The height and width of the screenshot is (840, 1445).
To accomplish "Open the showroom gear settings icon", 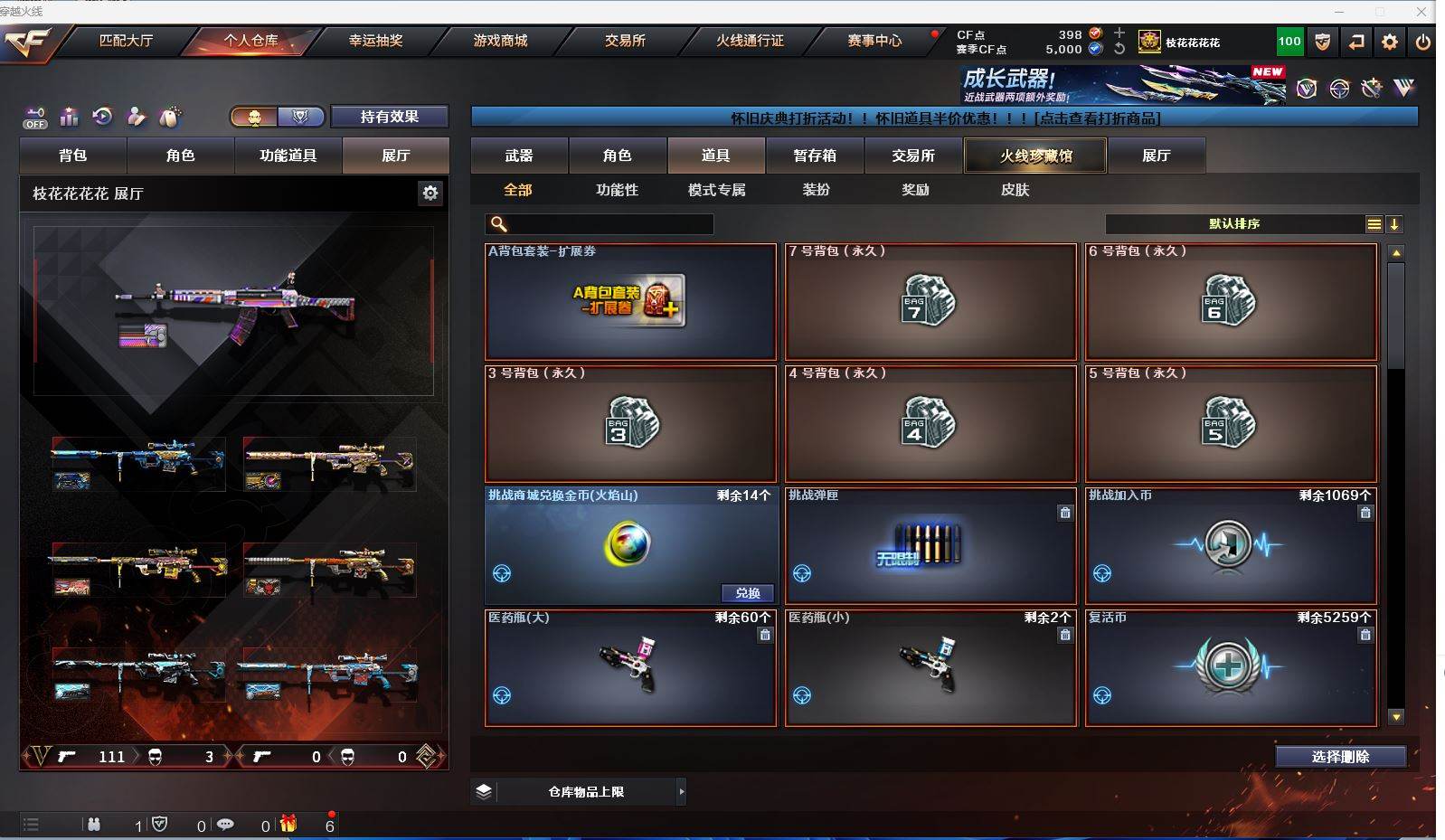I will click(430, 193).
